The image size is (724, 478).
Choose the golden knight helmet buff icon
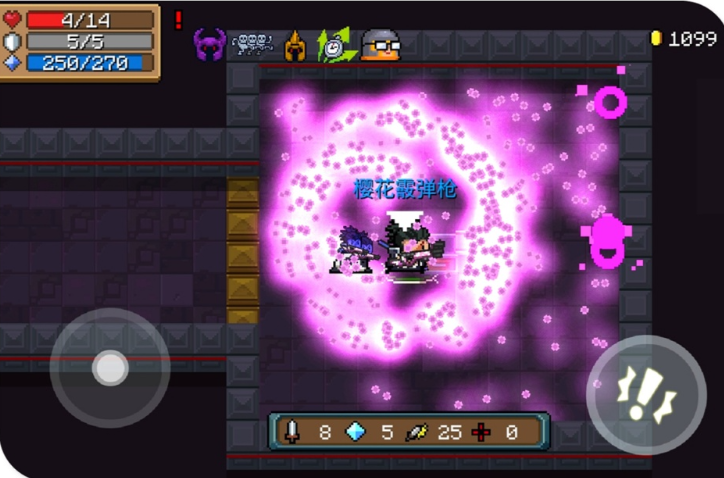click(295, 45)
